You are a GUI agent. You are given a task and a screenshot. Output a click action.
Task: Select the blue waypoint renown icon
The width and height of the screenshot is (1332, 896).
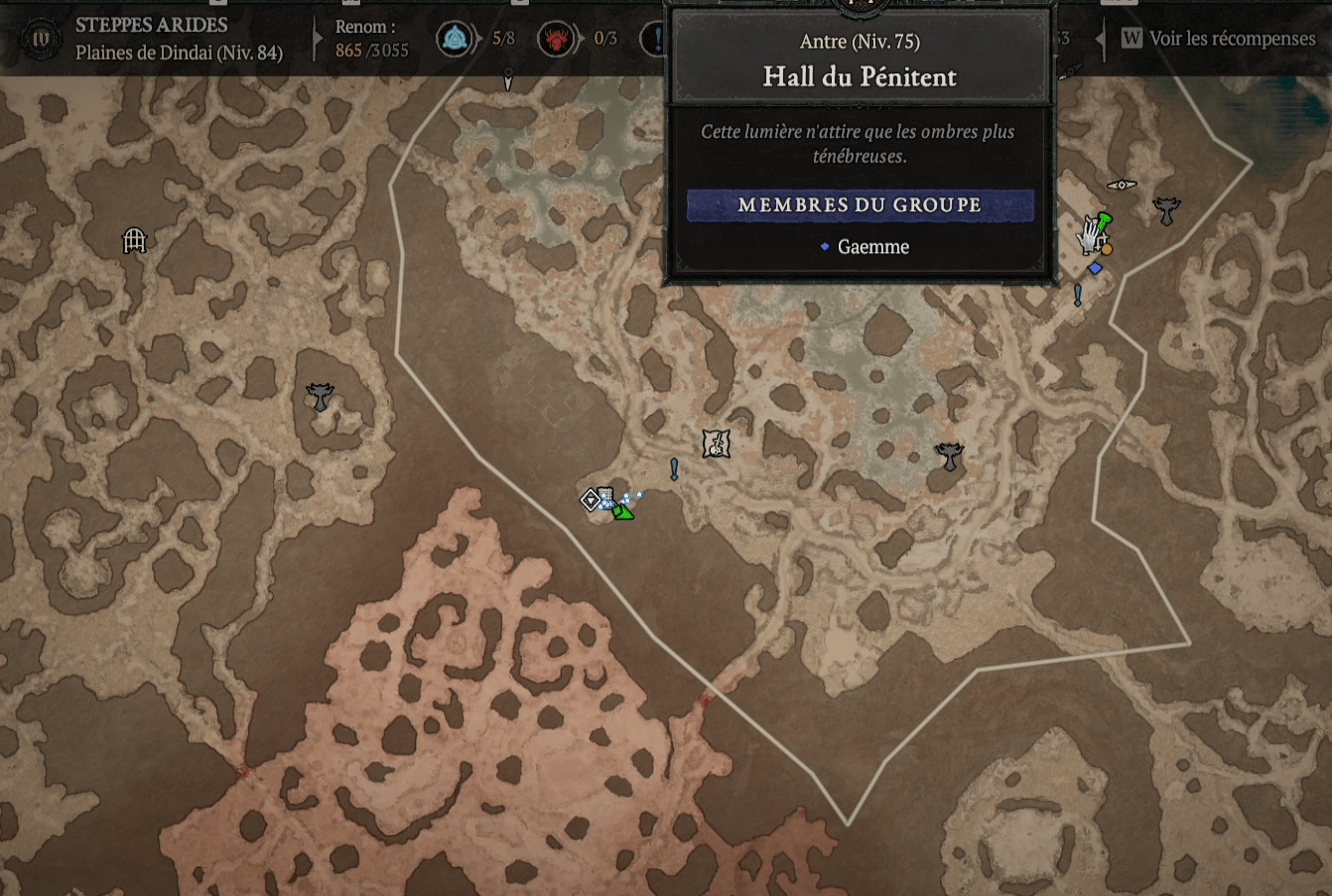coord(455,40)
